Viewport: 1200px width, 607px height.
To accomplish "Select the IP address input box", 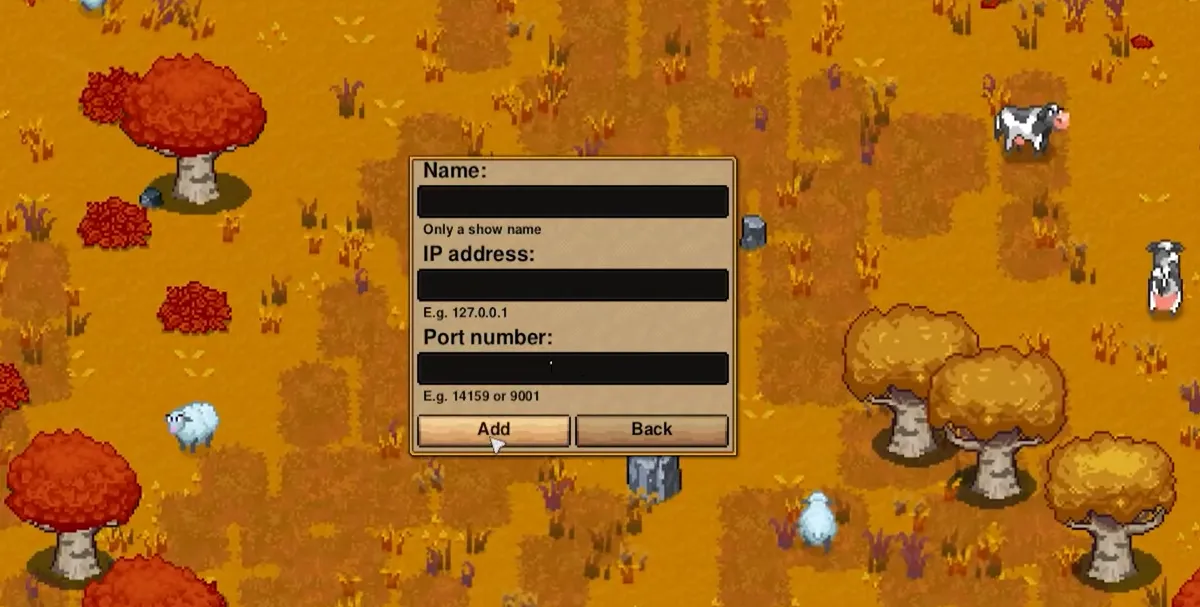I will pos(572,285).
